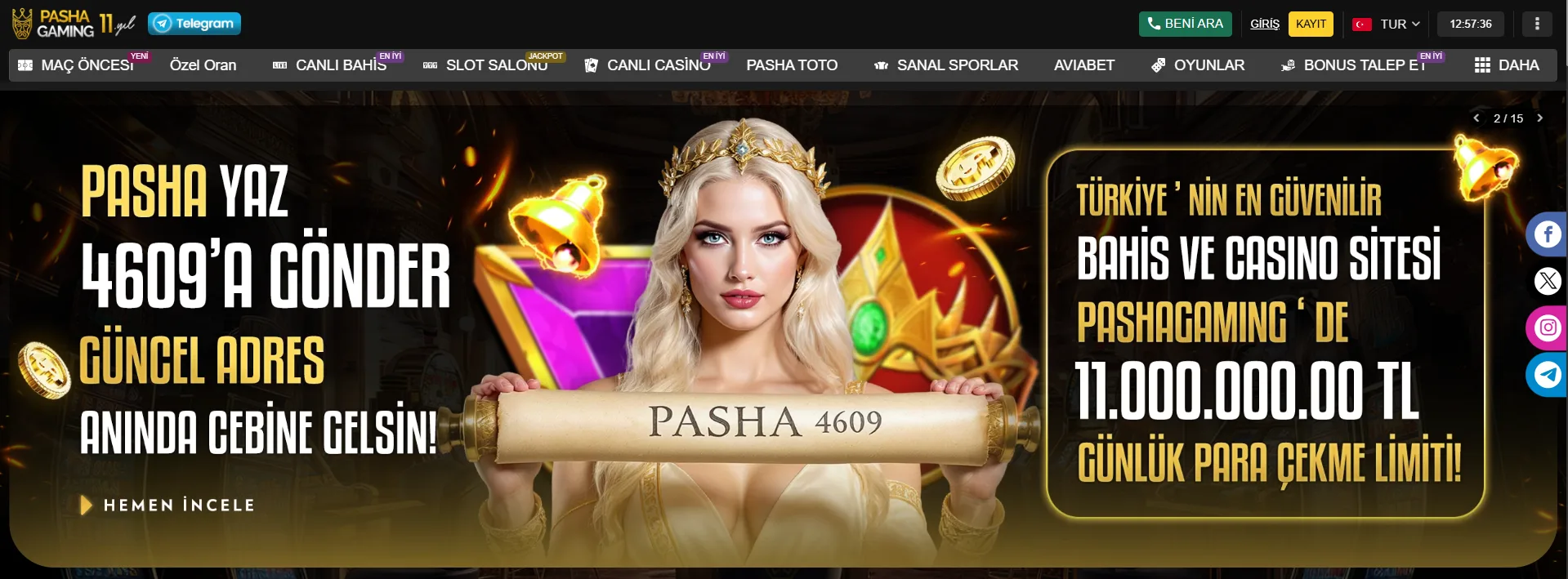Go to the next banner slide
The image size is (1568, 579).
pyautogui.click(x=1540, y=118)
